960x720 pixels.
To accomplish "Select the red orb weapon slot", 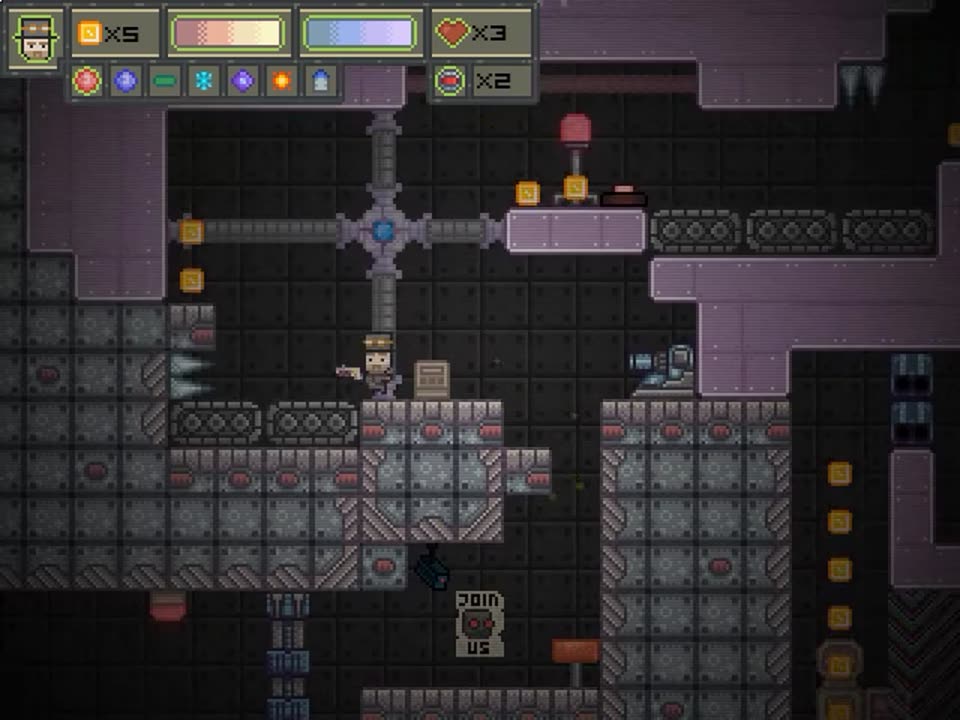I will 87,80.
